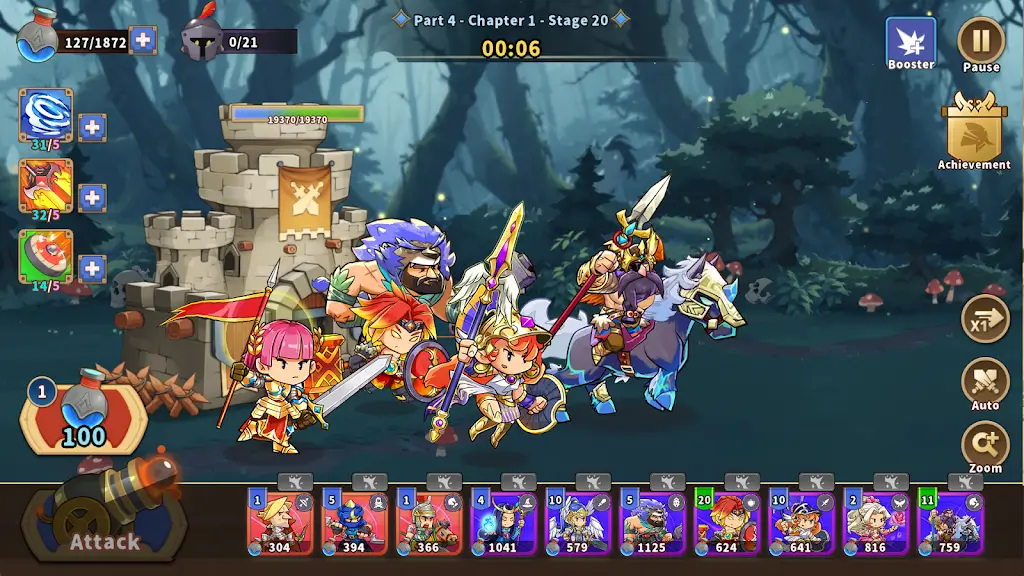Add more mana with the top plus button

point(143,40)
